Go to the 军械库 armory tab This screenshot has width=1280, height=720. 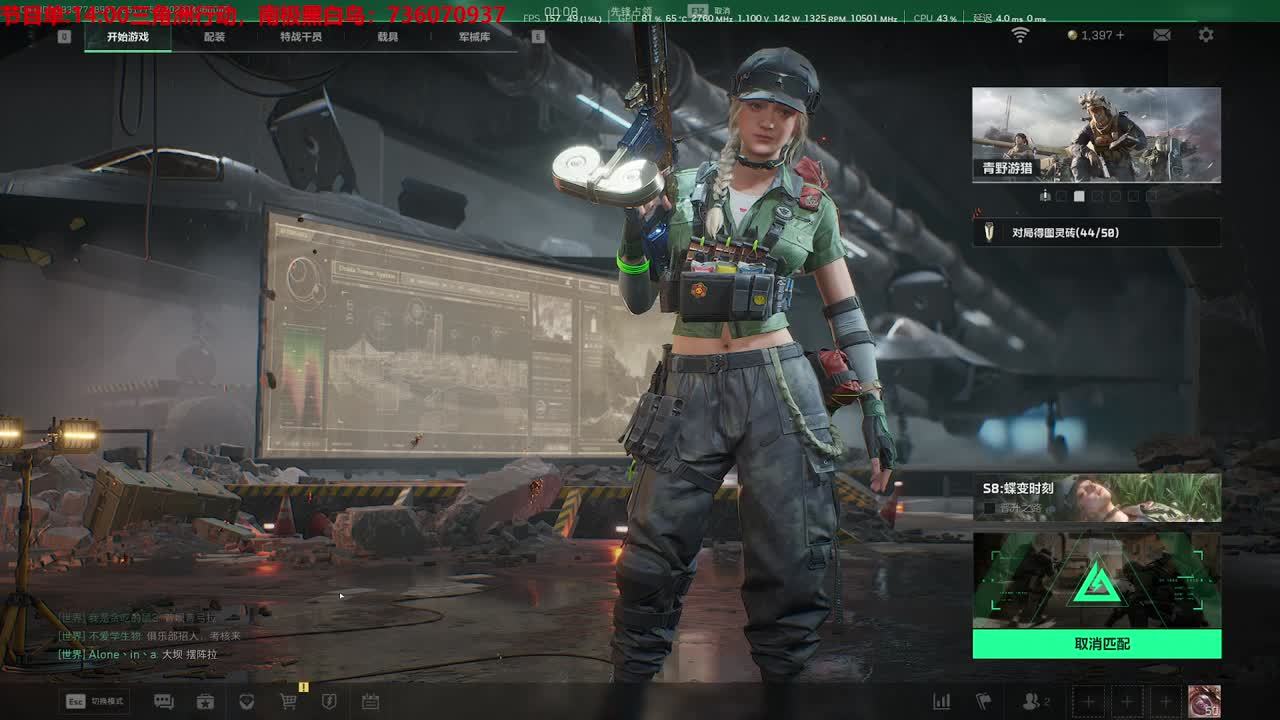[474, 37]
